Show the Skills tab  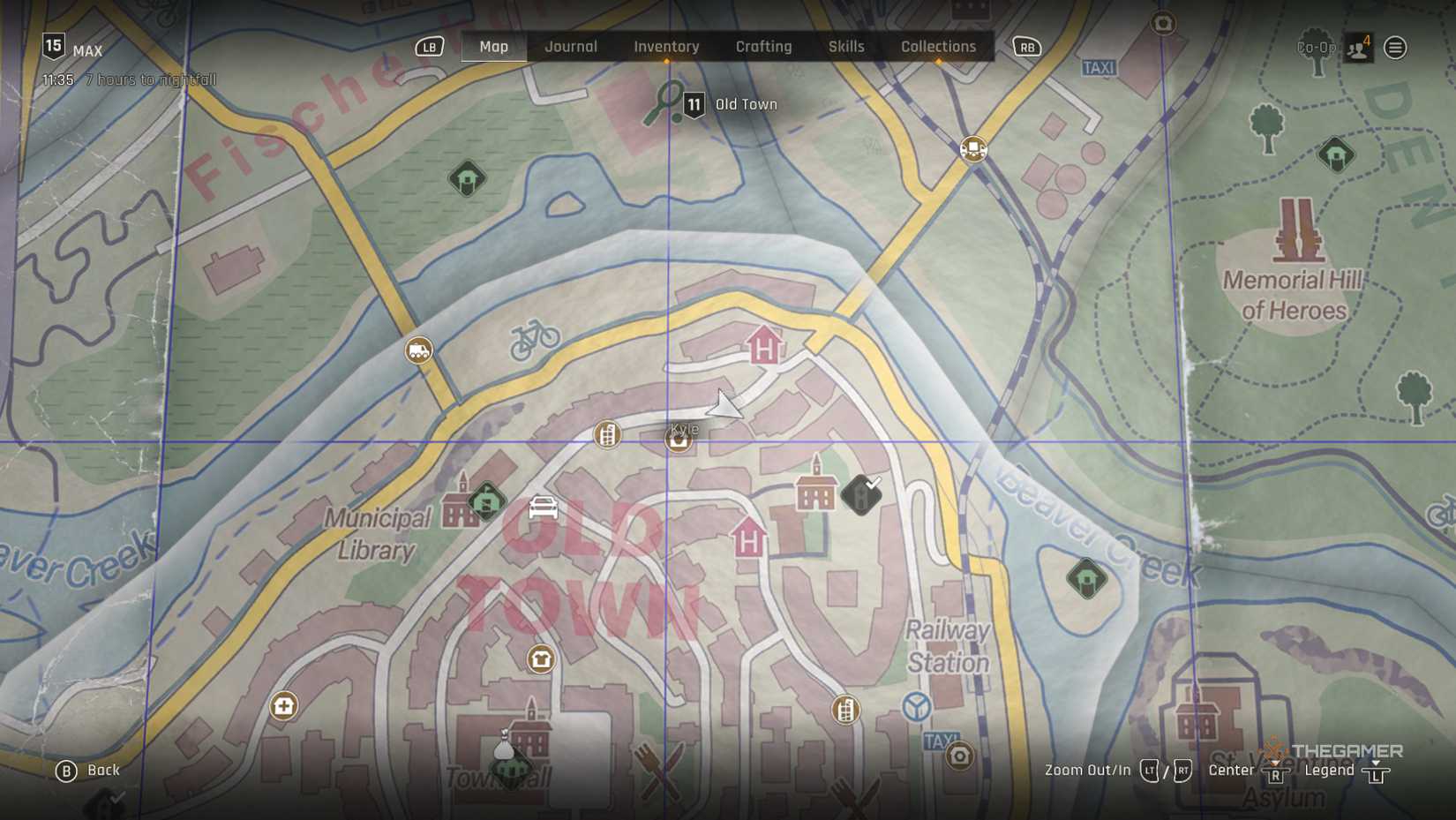845,47
